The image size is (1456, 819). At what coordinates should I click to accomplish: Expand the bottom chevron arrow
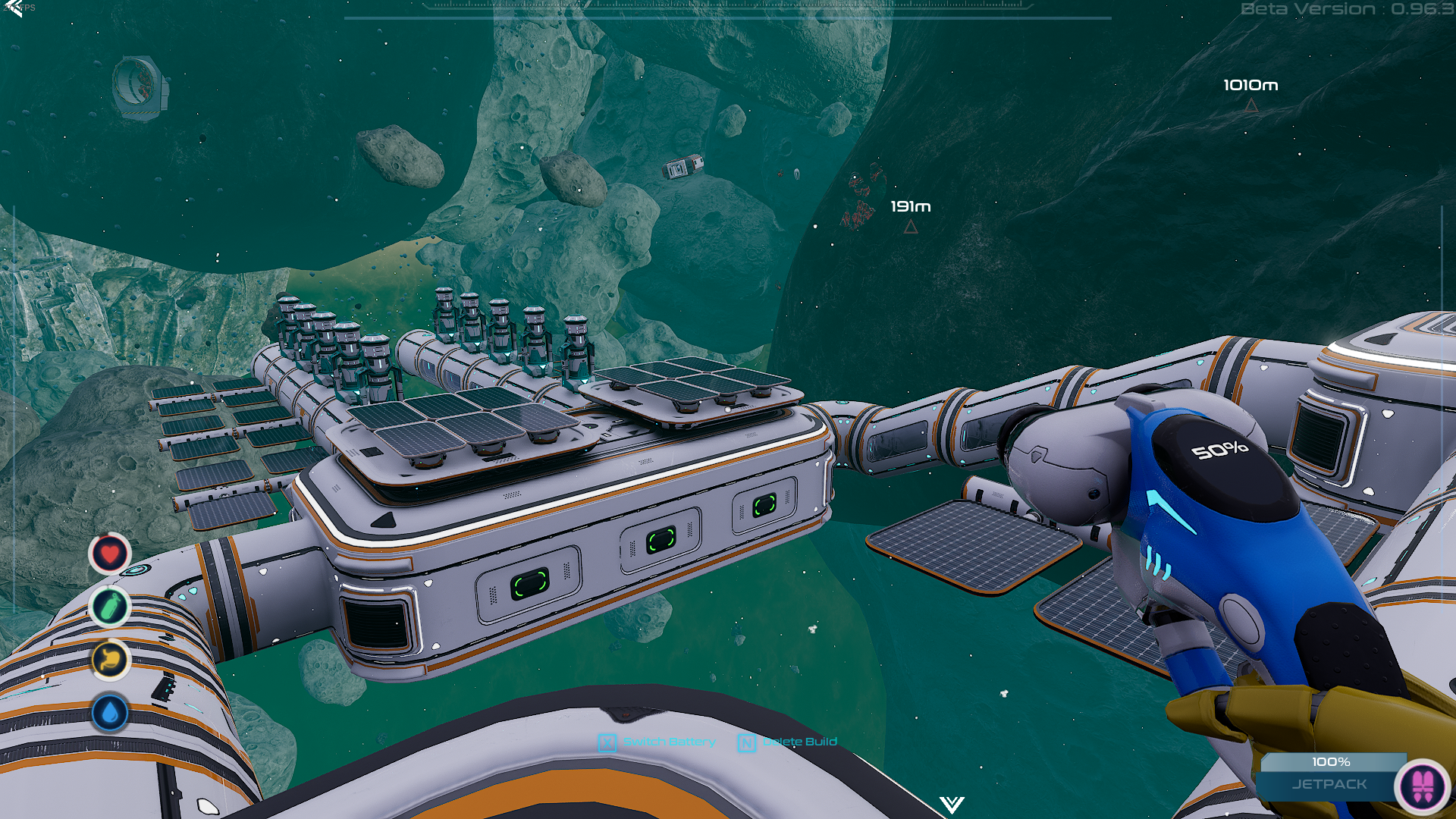click(952, 804)
